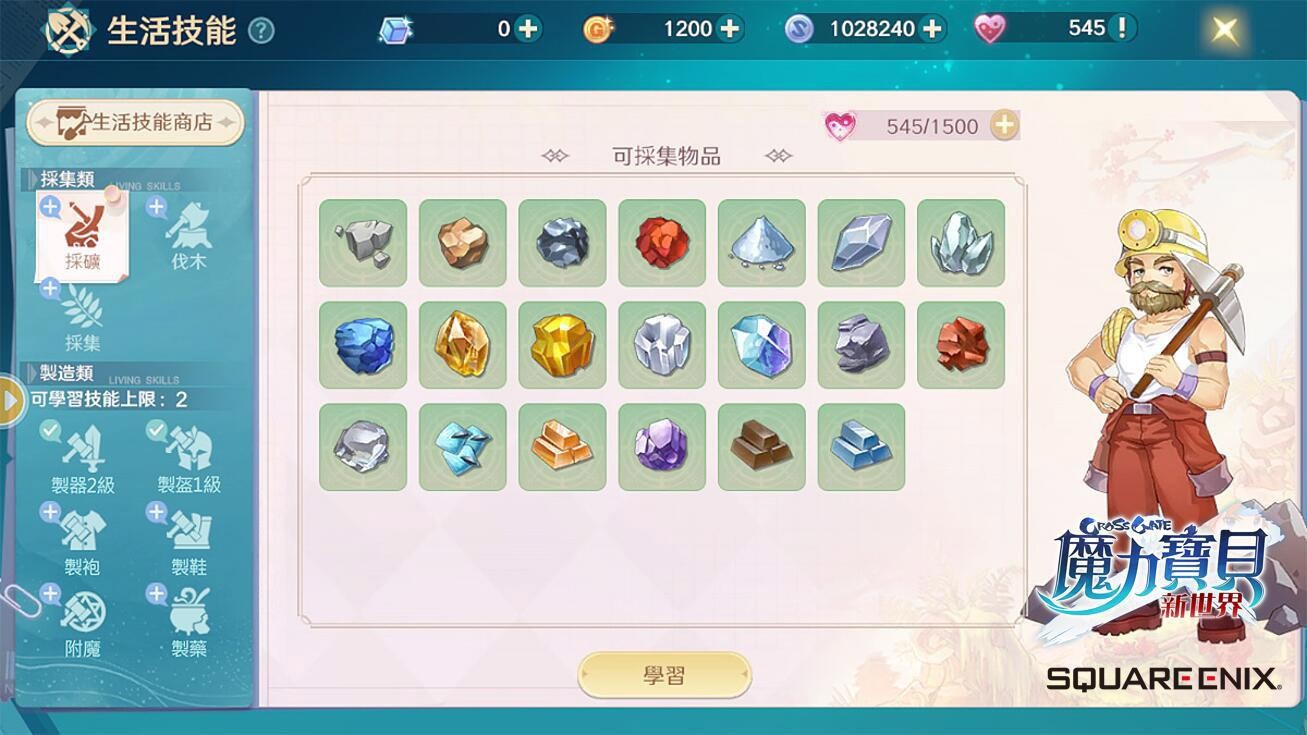The image size is (1307, 735).
Task: Select the 伐木 logging skill
Action: click(x=188, y=237)
